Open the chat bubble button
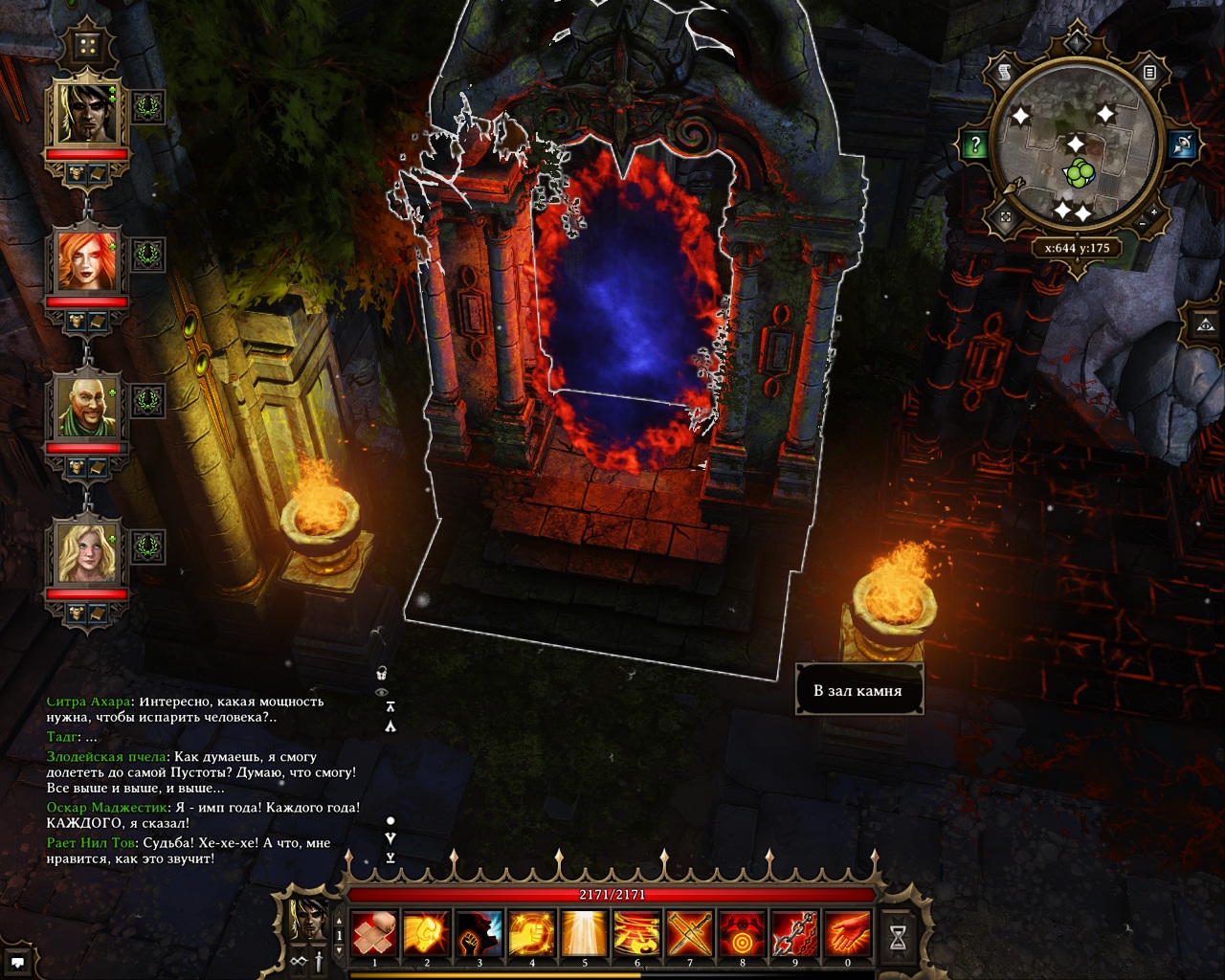1225x980 pixels. click(x=17, y=962)
